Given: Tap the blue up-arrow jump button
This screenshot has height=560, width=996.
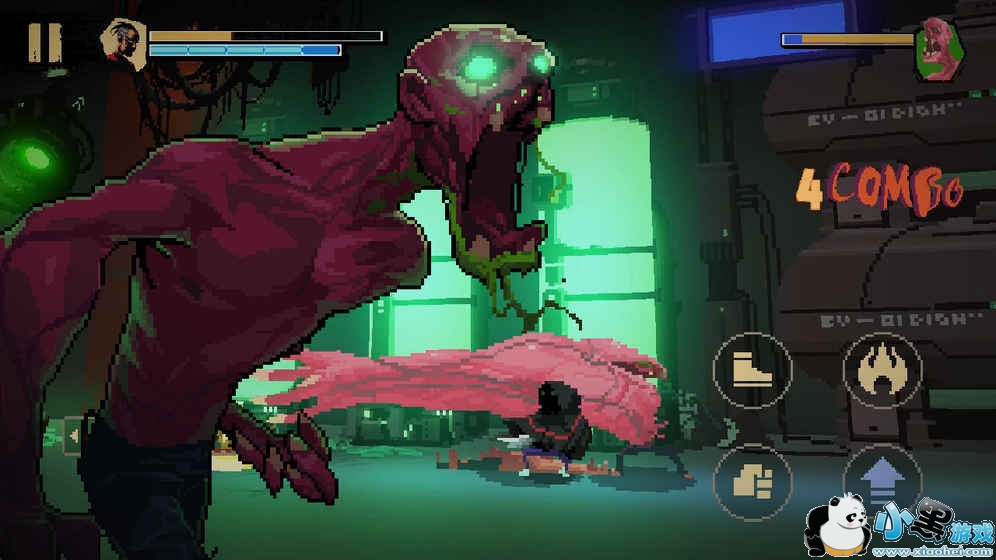Looking at the screenshot, I should pos(881,480).
